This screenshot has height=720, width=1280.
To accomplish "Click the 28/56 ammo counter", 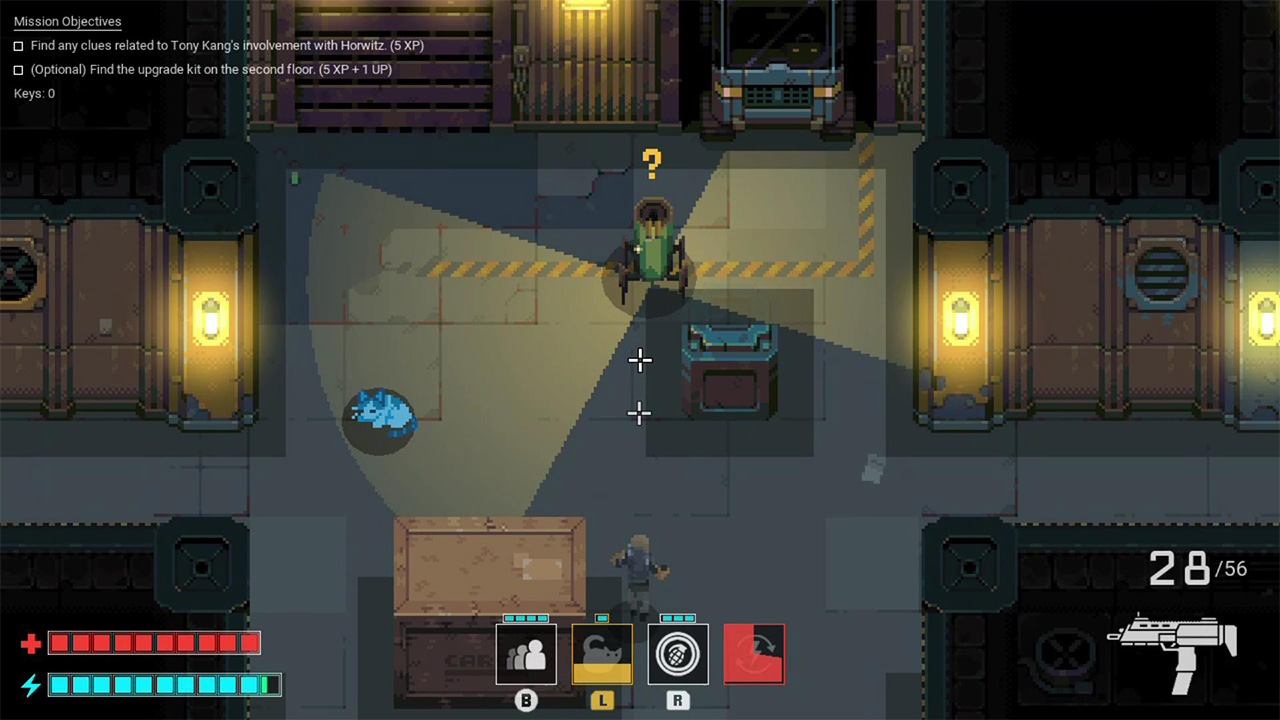I will pos(1198,568).
